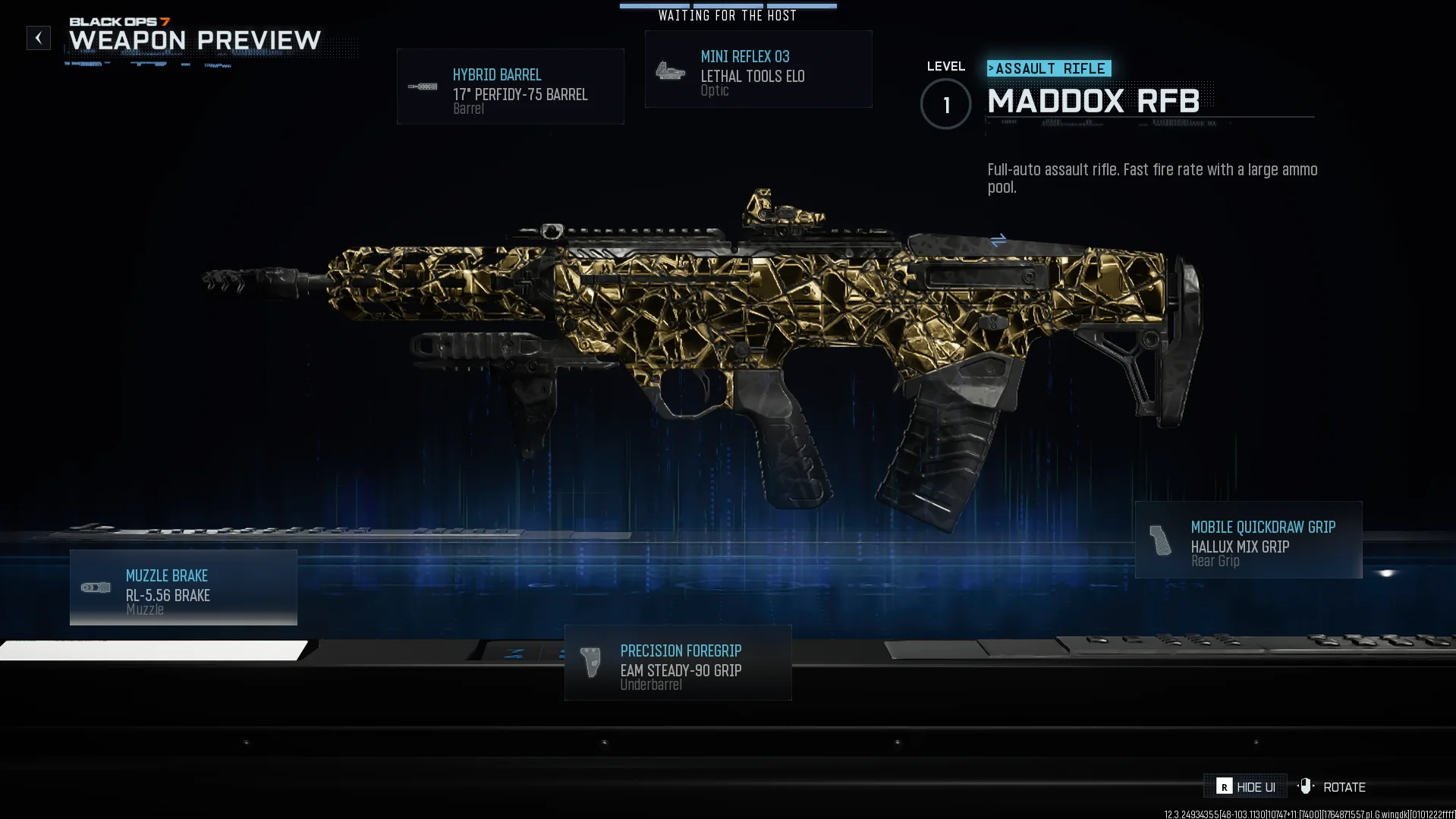Click the middle progress bar above Waiting text
1456x819 pixels.
pyautogui.click(x=728, y=5)
